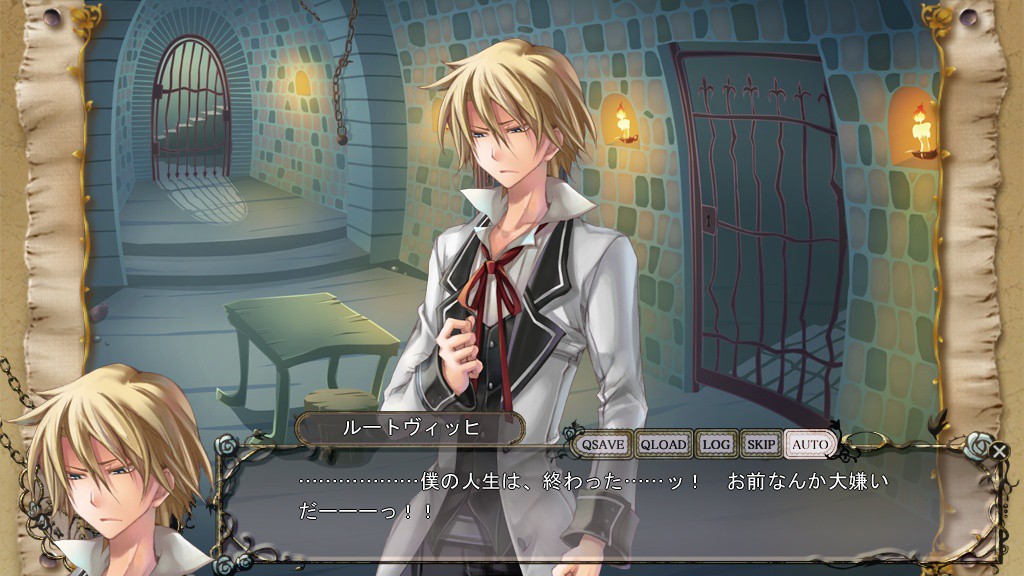Click the QSAVE quick save button
Viewport: 1024px width, 576px height.
[603, 443]
